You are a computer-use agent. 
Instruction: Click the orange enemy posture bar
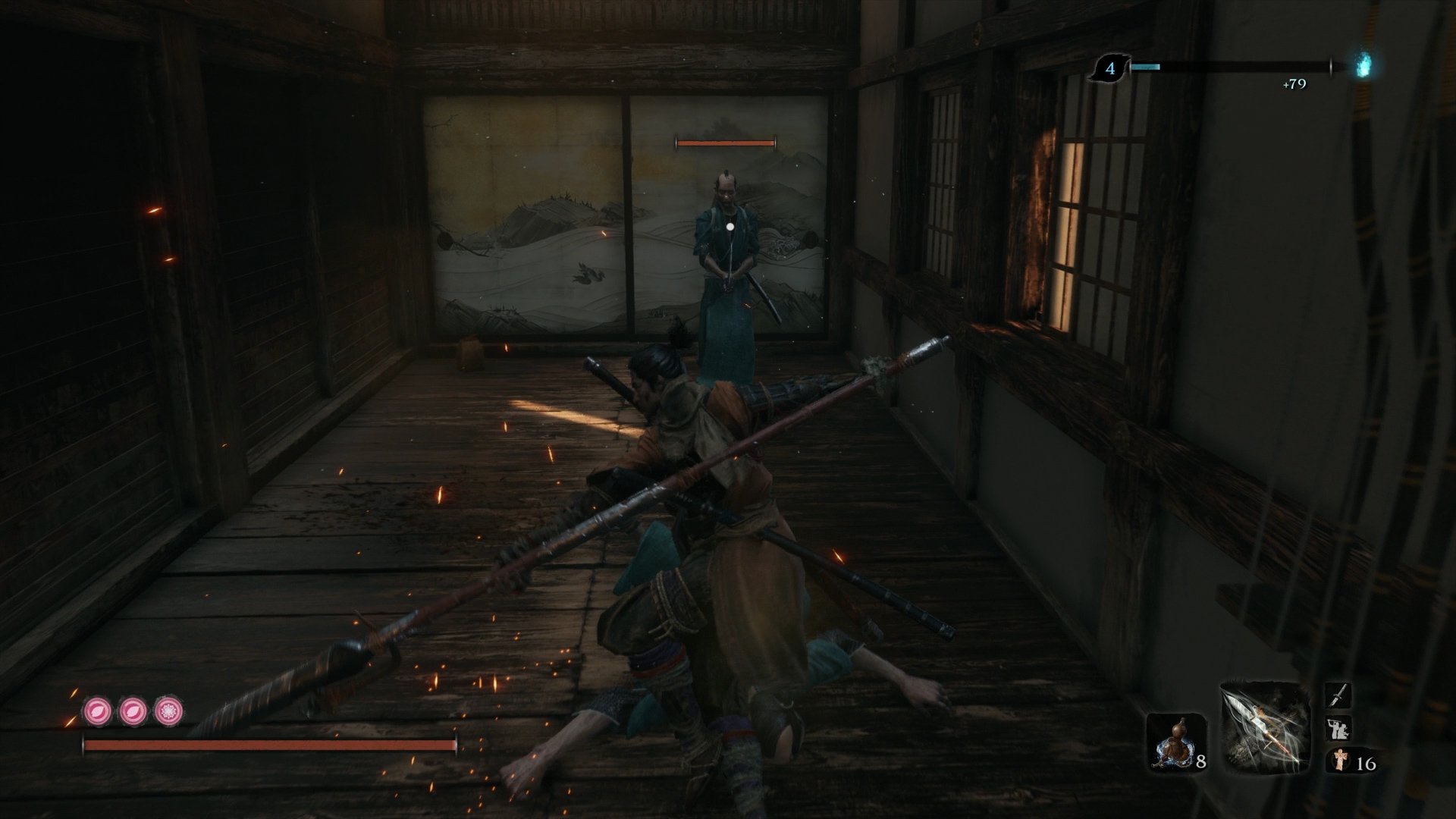pyautogui.click(x=724, y=141)
